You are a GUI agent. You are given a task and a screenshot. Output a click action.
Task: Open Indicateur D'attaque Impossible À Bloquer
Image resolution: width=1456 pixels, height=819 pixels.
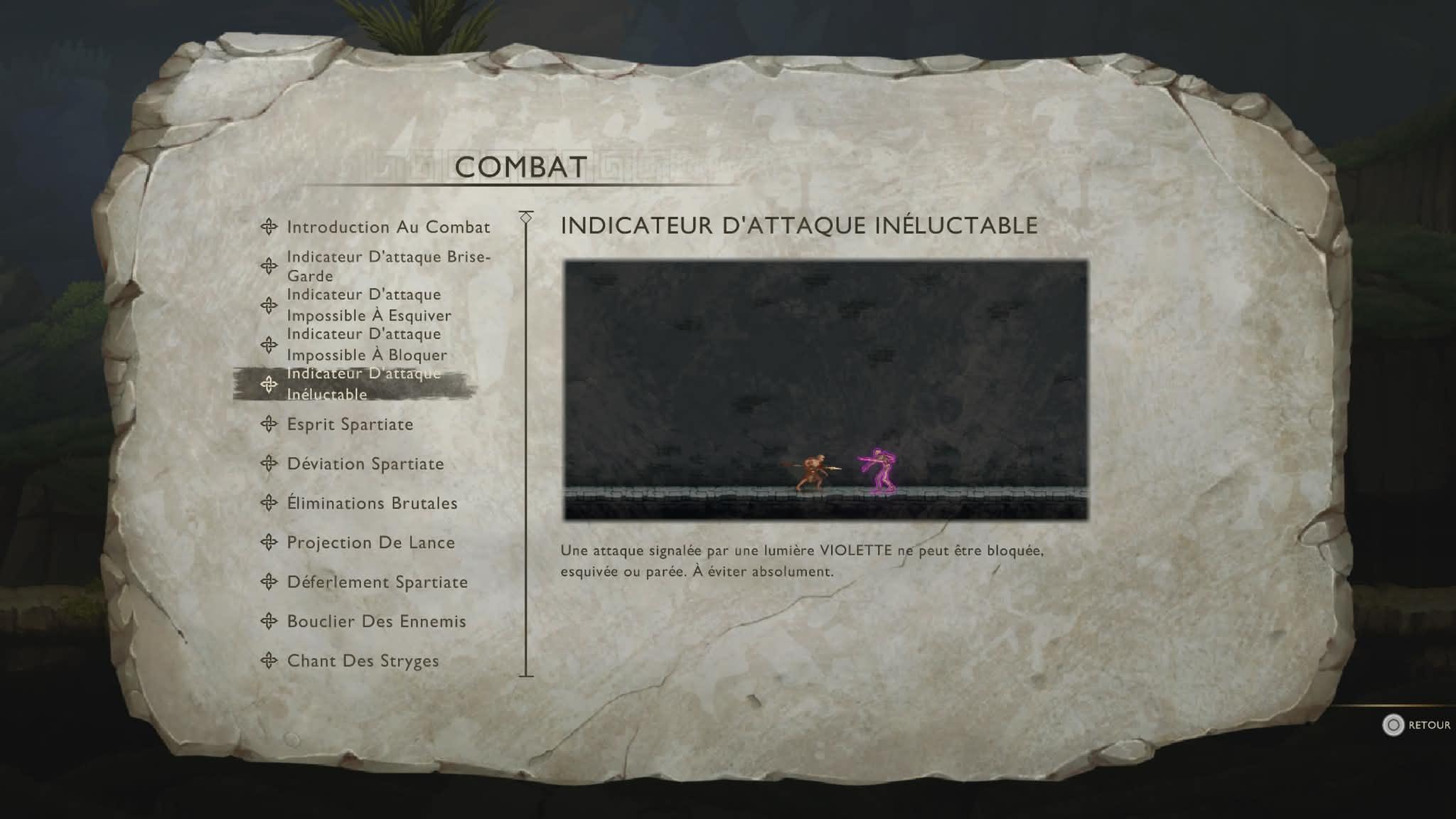(366, 345)
